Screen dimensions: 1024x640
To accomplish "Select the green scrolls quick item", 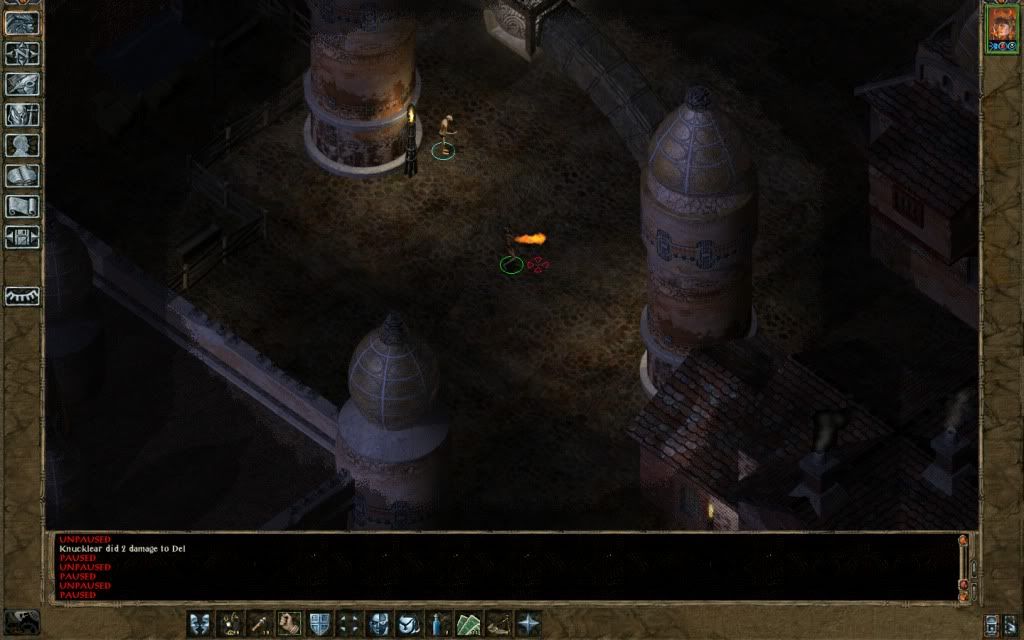I will (469, 623).
